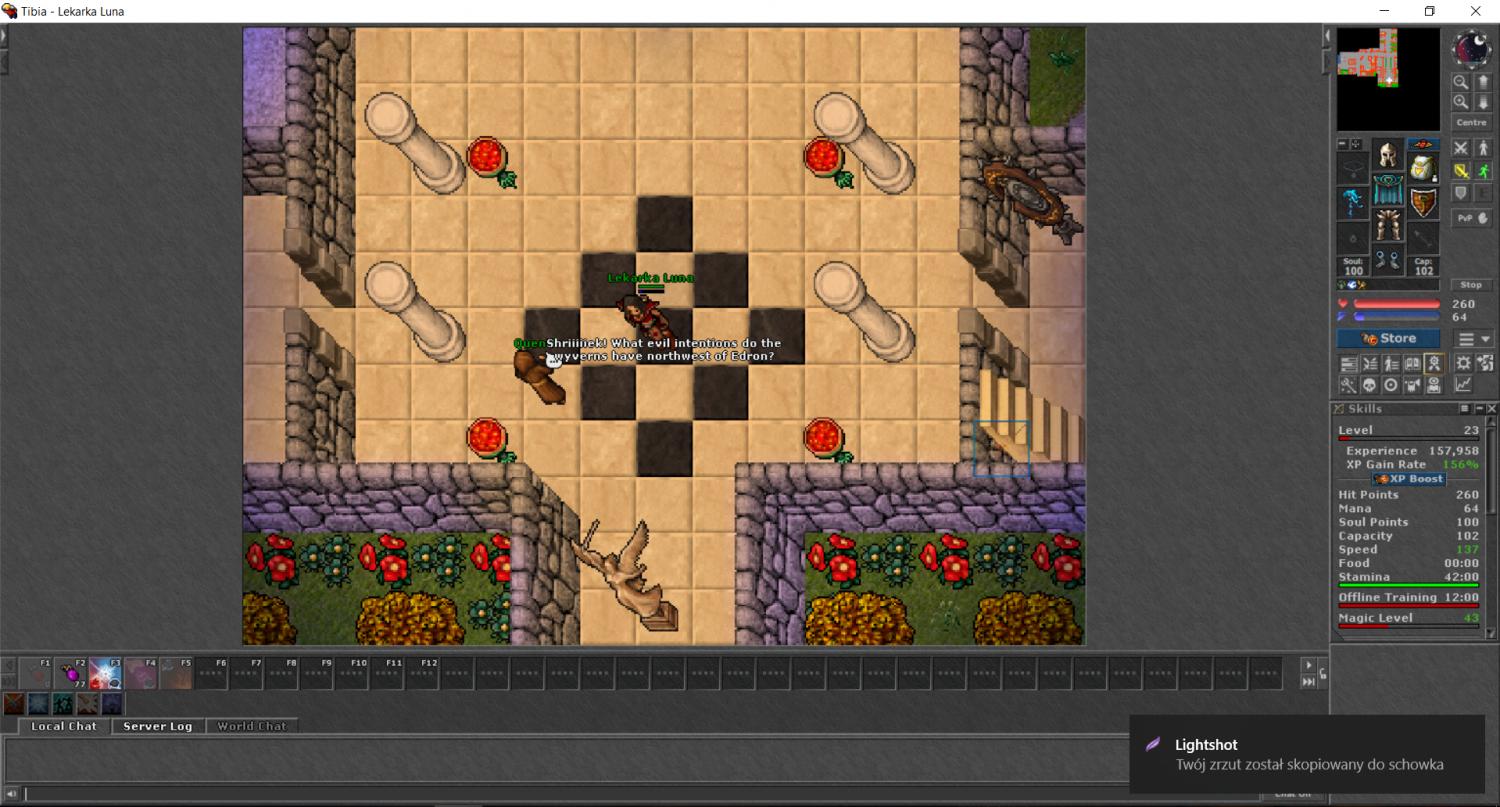Select the helmet equipment slot

coord(1387,155)
